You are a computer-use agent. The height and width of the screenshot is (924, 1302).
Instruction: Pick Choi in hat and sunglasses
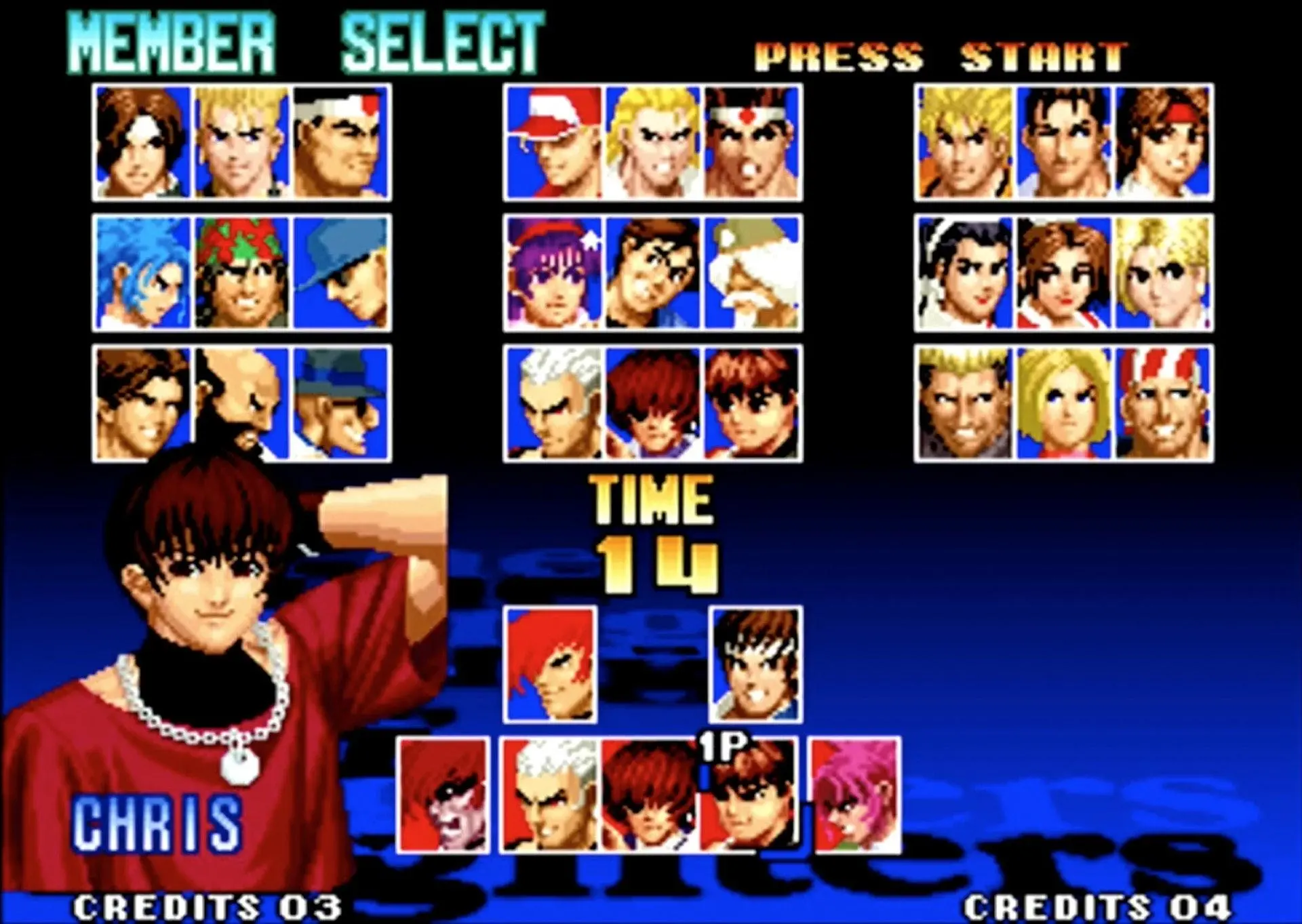click(x=340, y=403)
